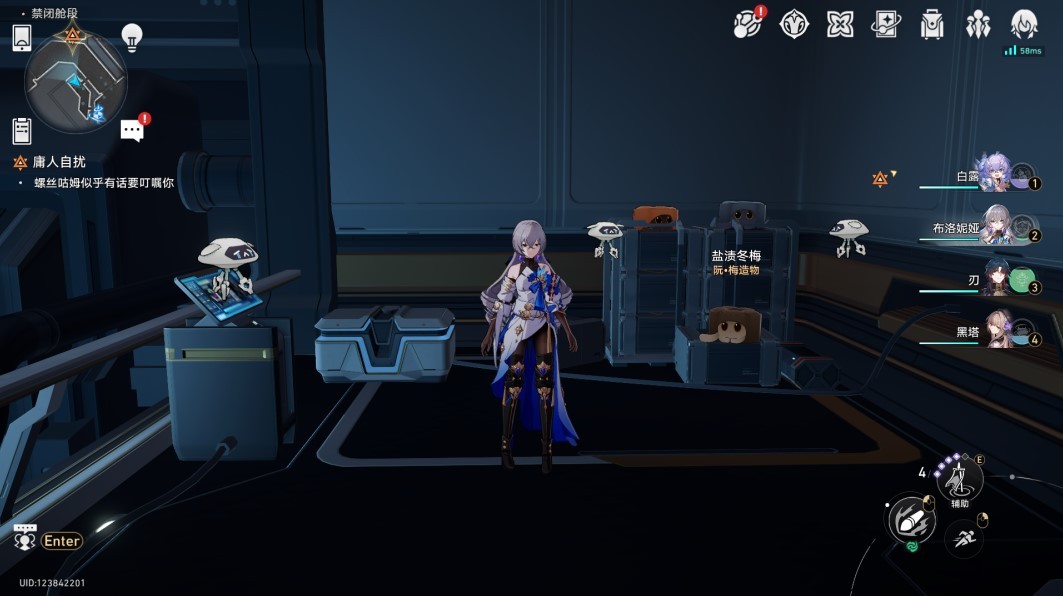Toggle the sprint running icon
Viewport: 1063px width, 596px height.
click(964, 540)
